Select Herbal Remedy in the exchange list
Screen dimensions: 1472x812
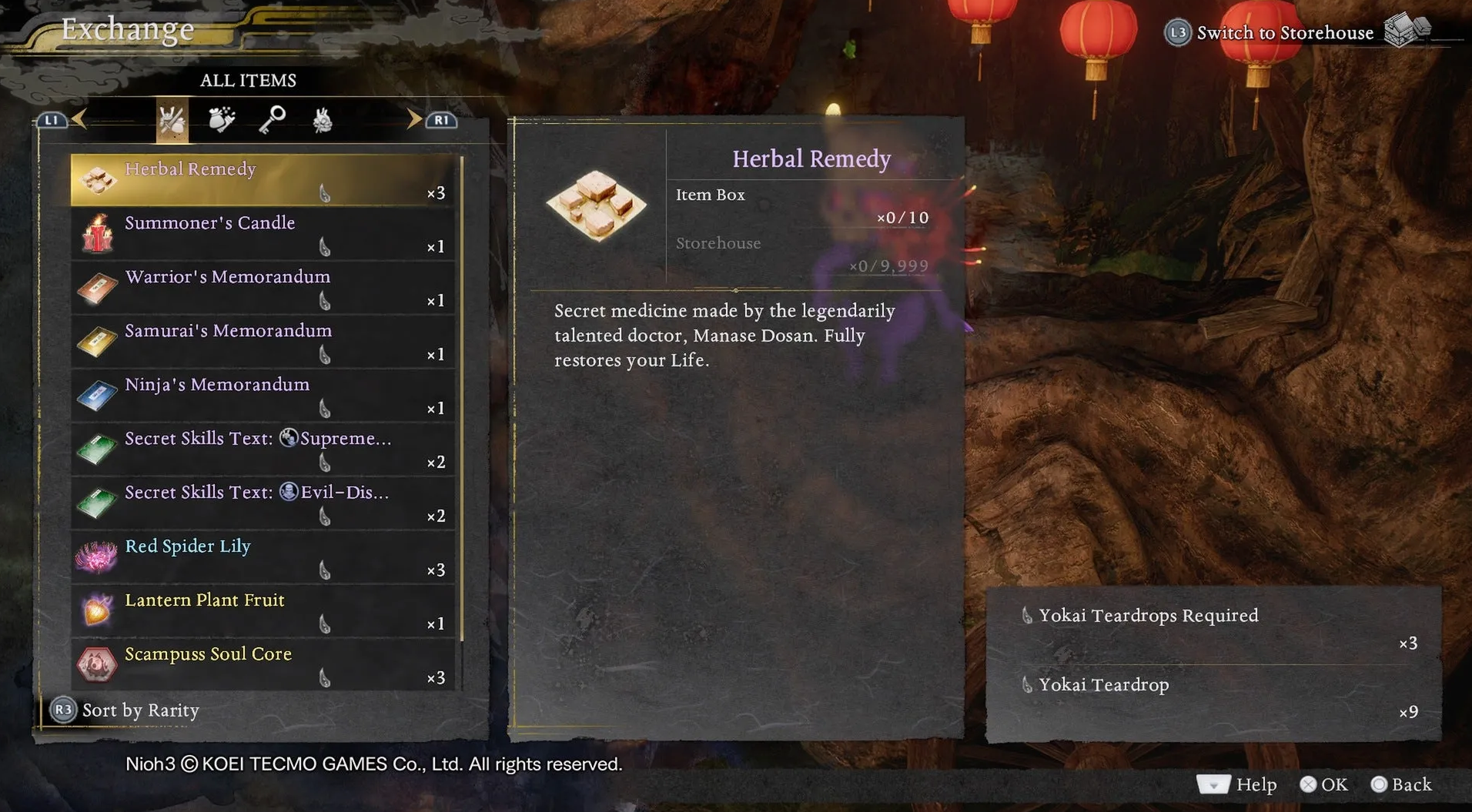(x=262, y=179)
